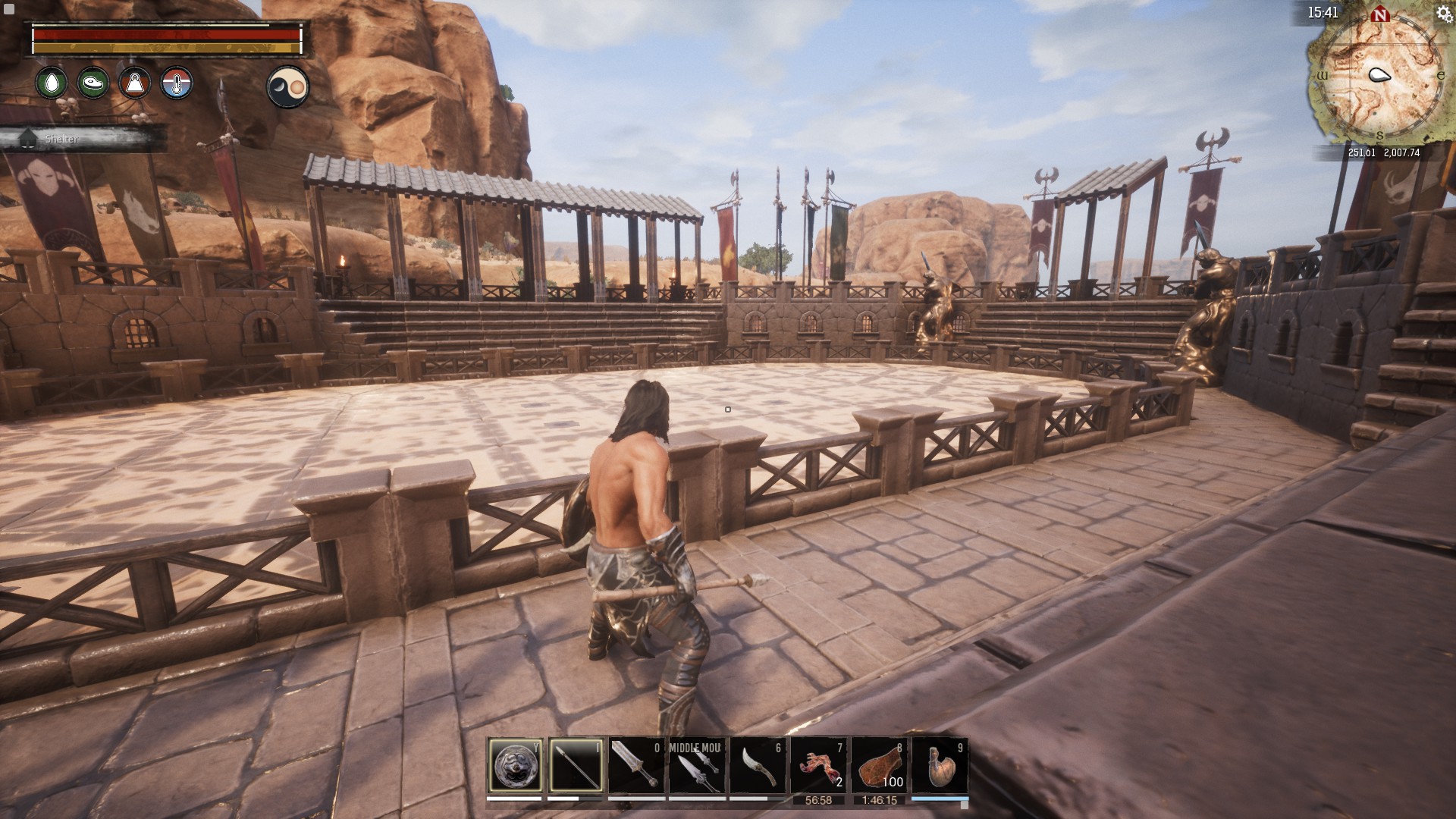The width and height of the screenshot is (1456, 819).
Task: Select the round shield hotbar slot
Action: [x=515, y=766]
